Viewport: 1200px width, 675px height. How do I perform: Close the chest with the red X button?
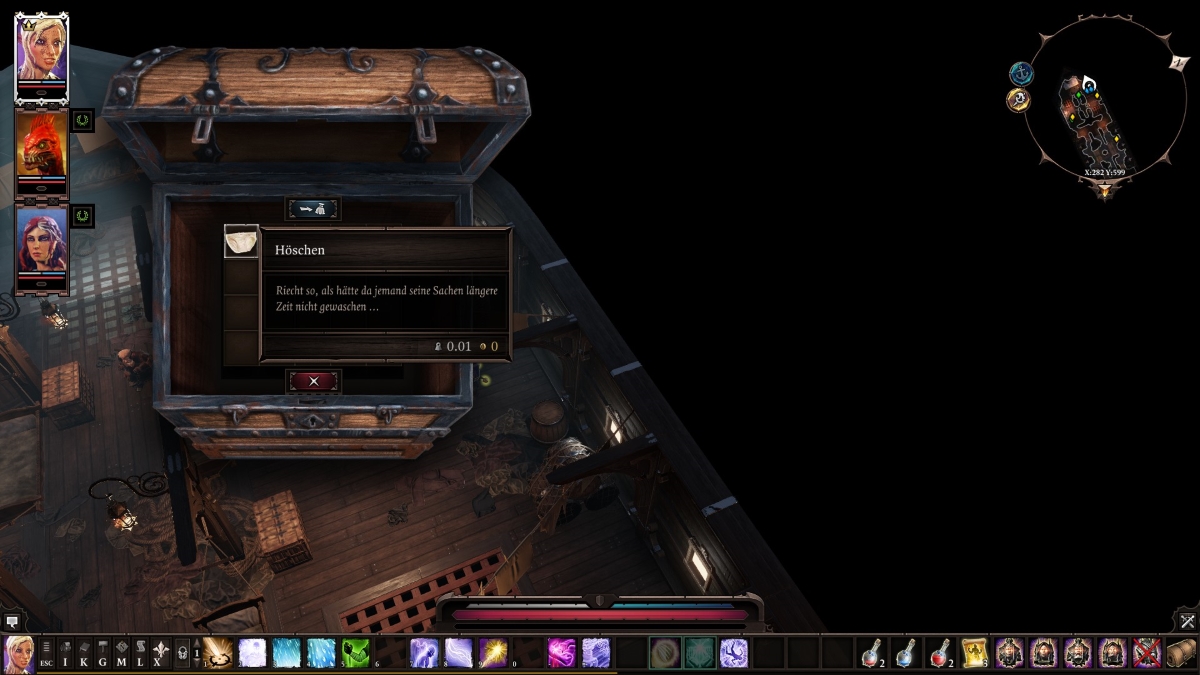(314, 381)
